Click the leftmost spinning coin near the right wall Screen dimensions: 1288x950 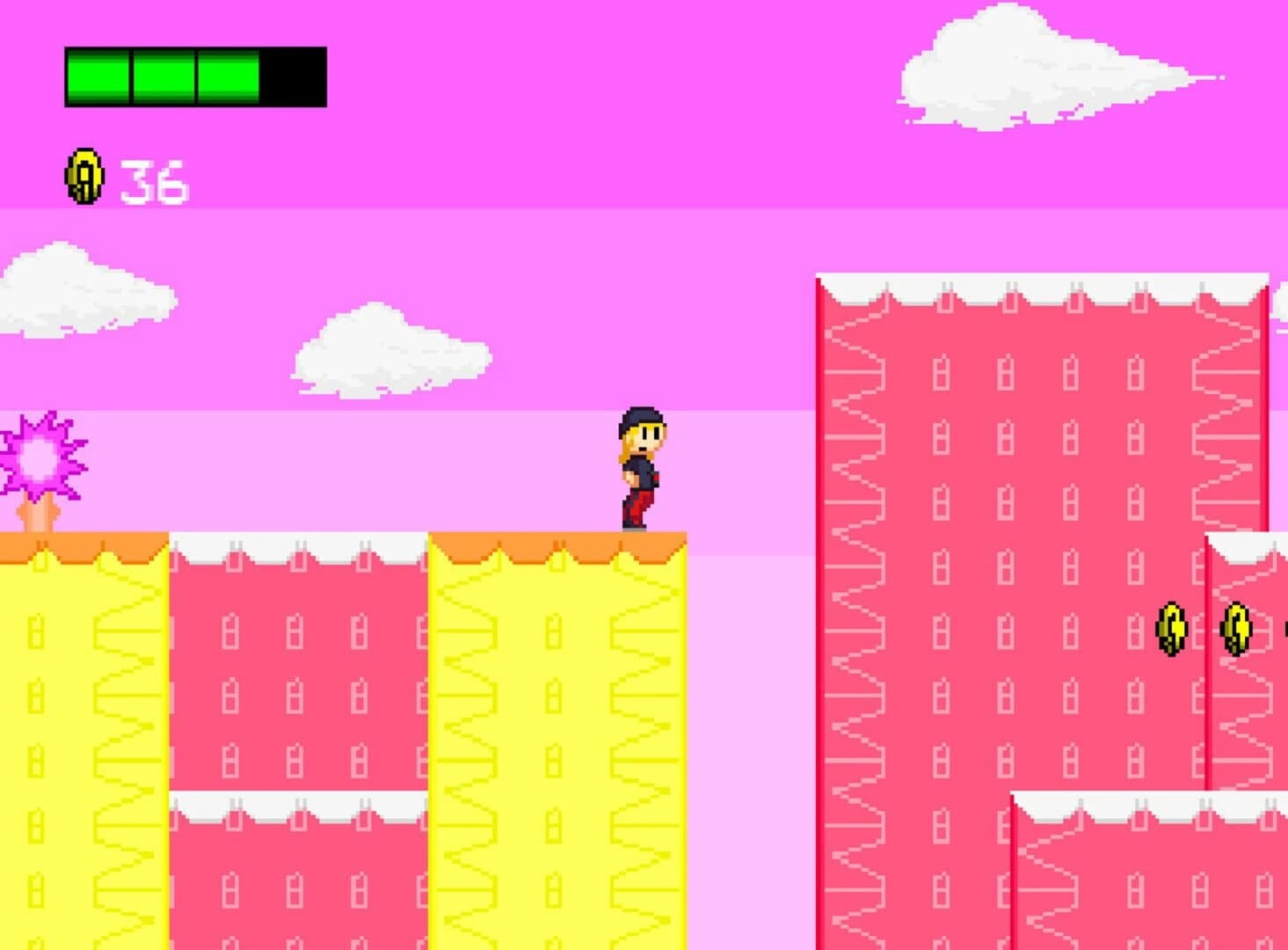[x=1169, y=627]
